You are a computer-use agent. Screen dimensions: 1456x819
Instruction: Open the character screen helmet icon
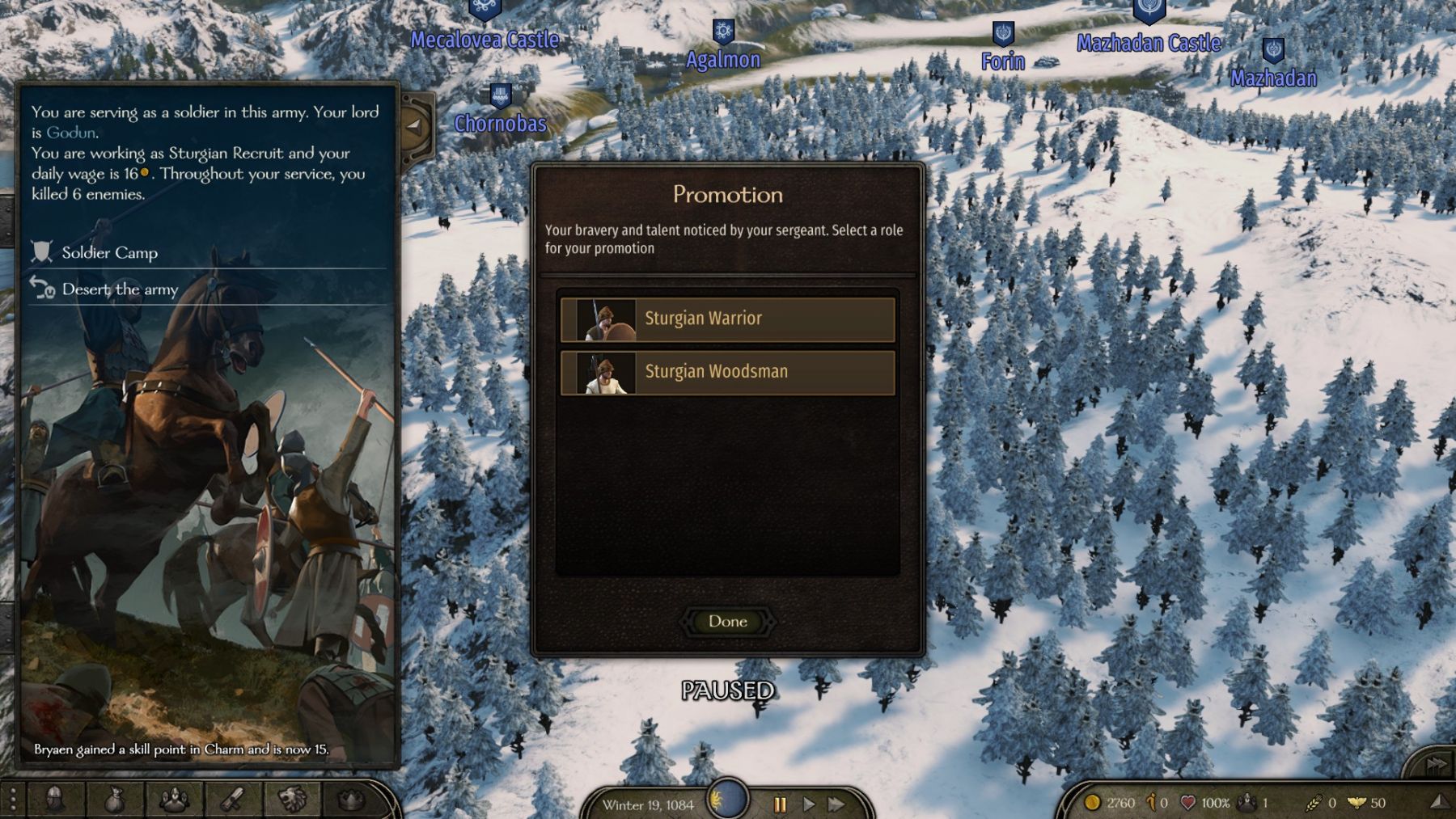coord(55,800)
